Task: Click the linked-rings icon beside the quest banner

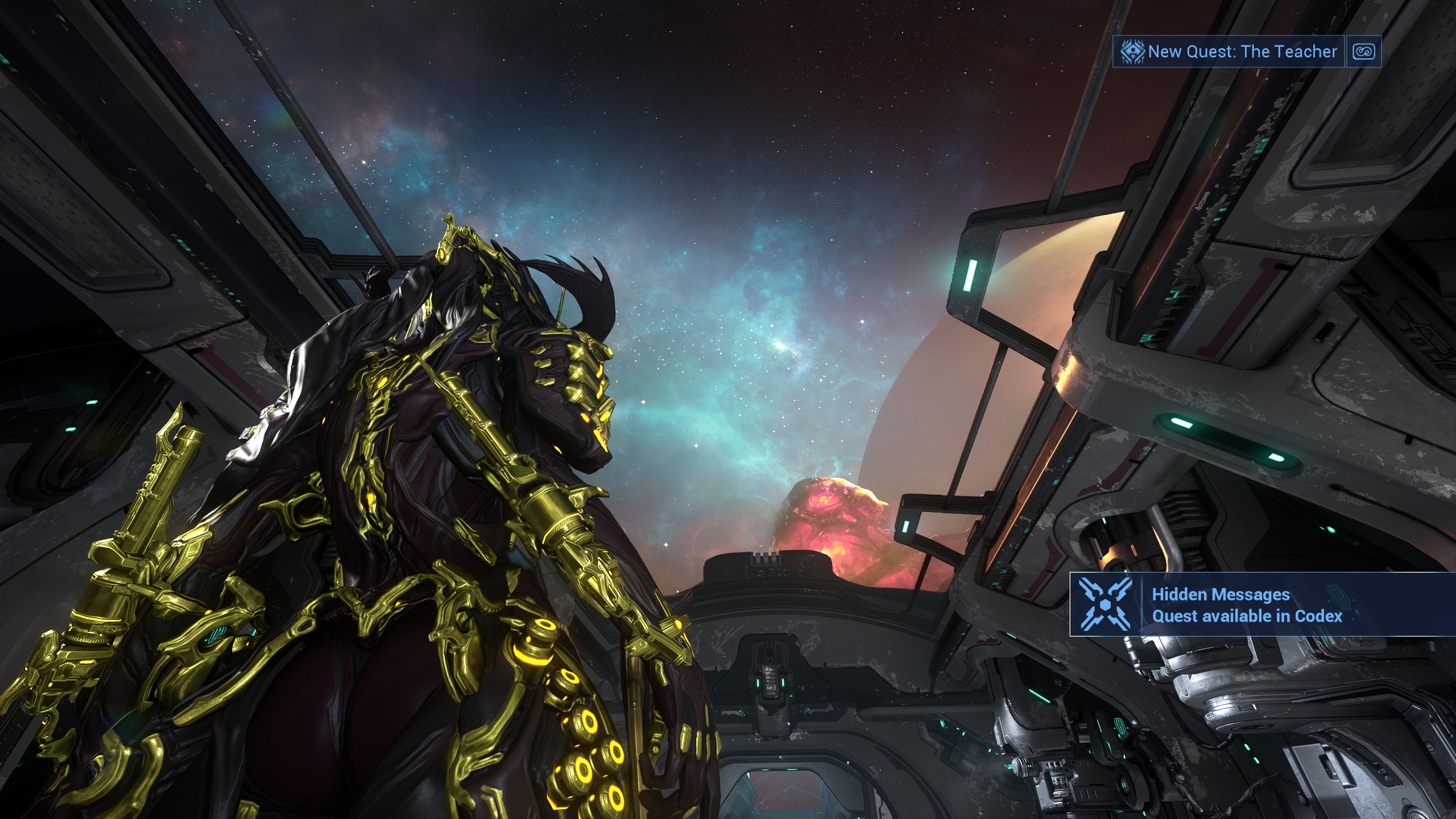Action: 1363,52
